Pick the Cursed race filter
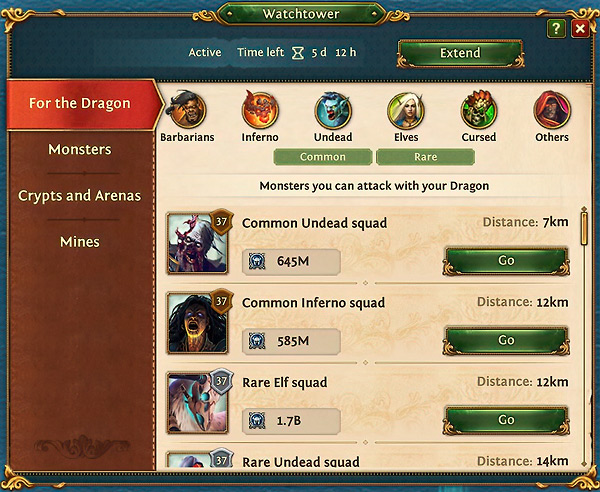The image size is (600, 492). coord(479,112)
